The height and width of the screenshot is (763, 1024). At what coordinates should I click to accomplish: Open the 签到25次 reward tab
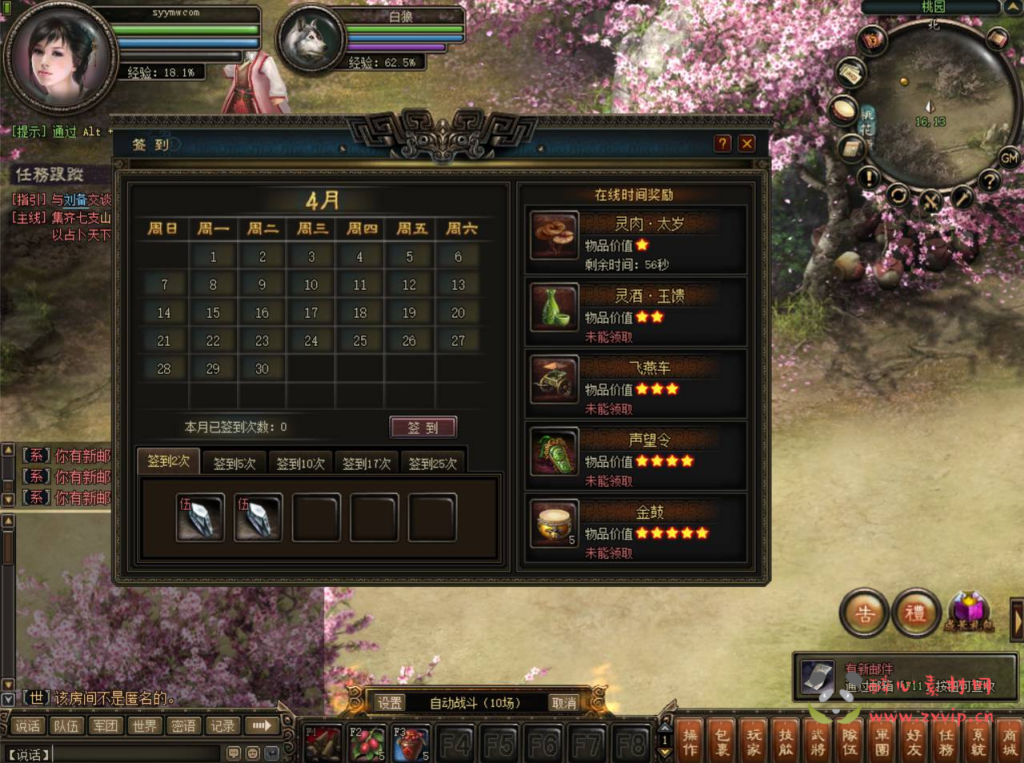click(432, 464)
